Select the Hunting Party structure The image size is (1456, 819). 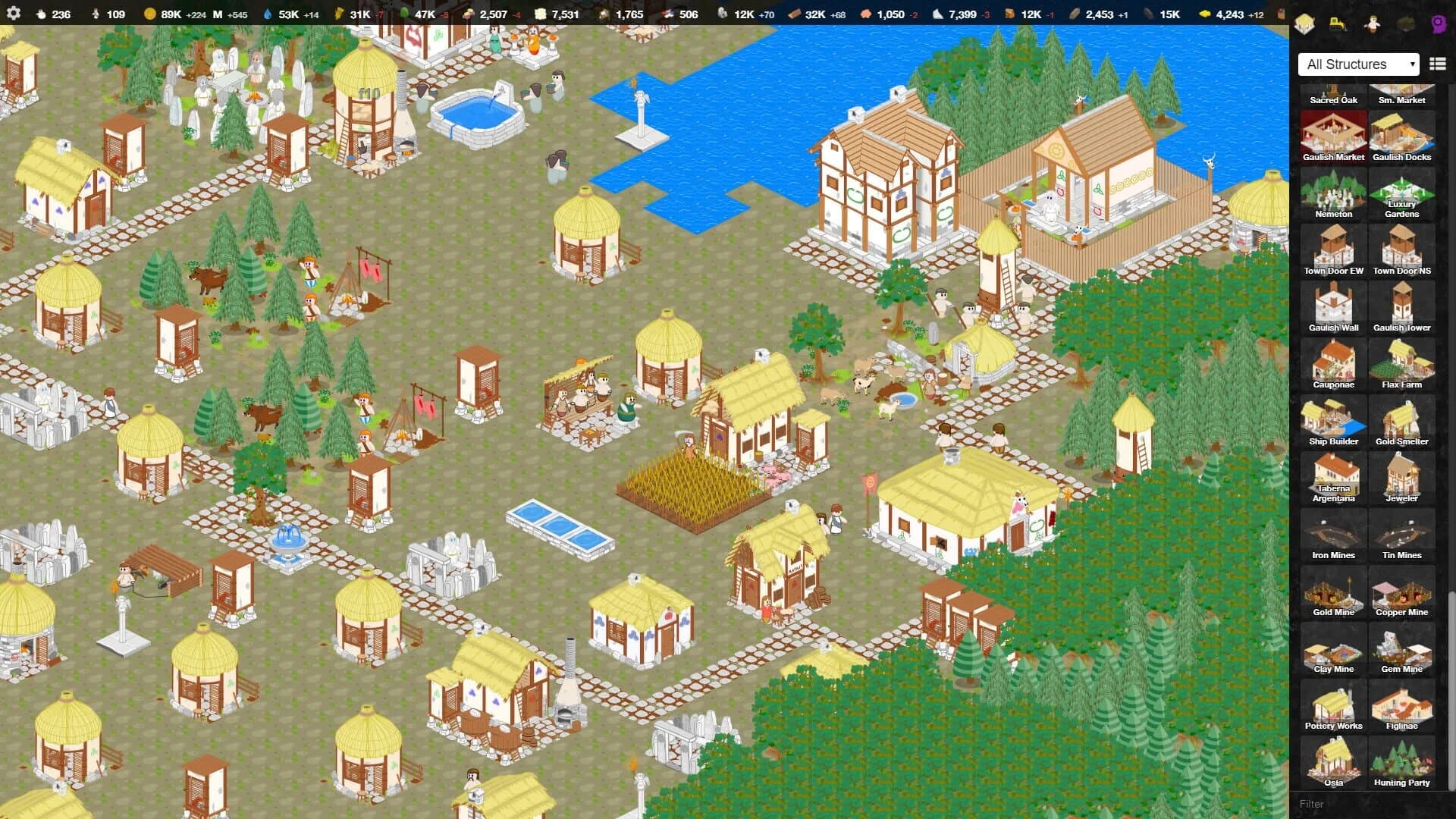coord(1402,763)
